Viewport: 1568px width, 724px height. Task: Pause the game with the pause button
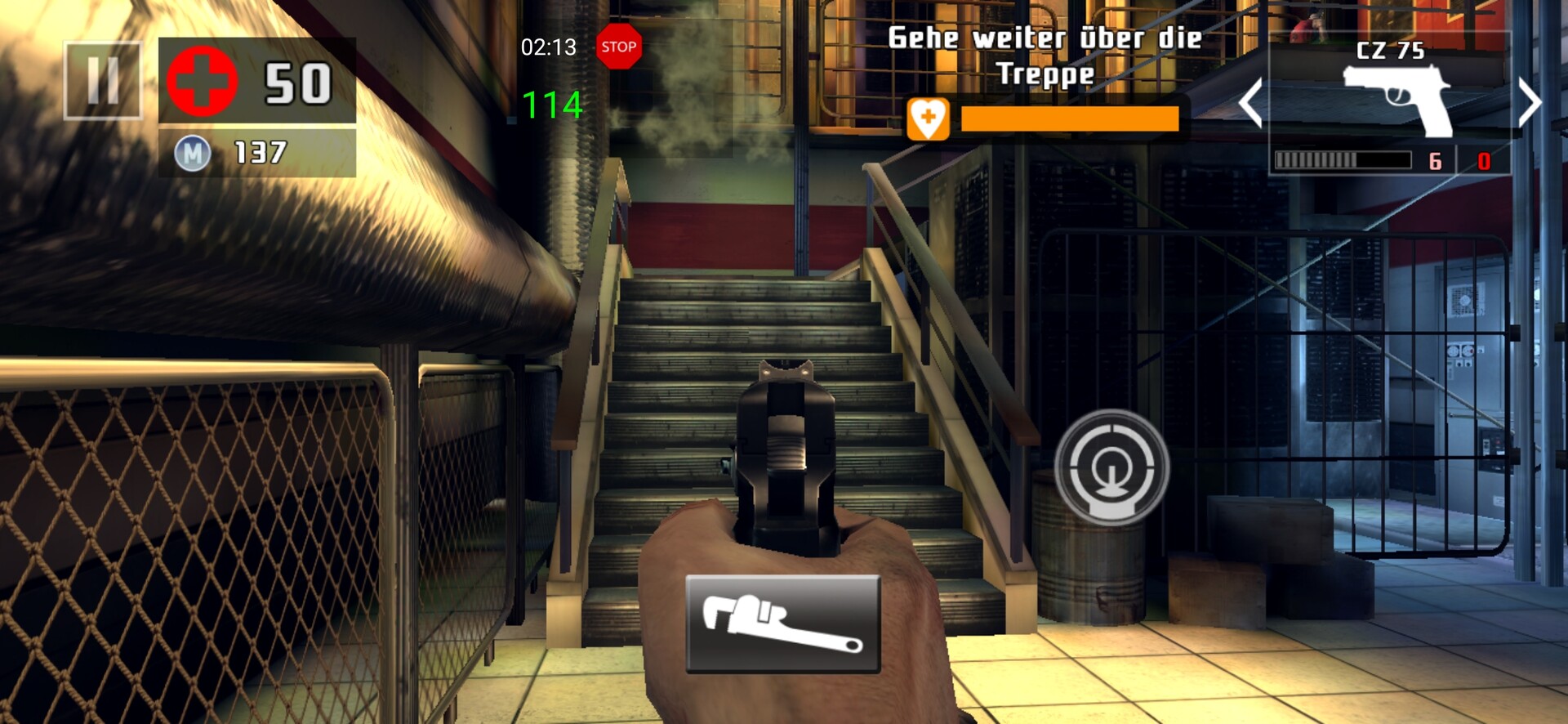(103, 81)
